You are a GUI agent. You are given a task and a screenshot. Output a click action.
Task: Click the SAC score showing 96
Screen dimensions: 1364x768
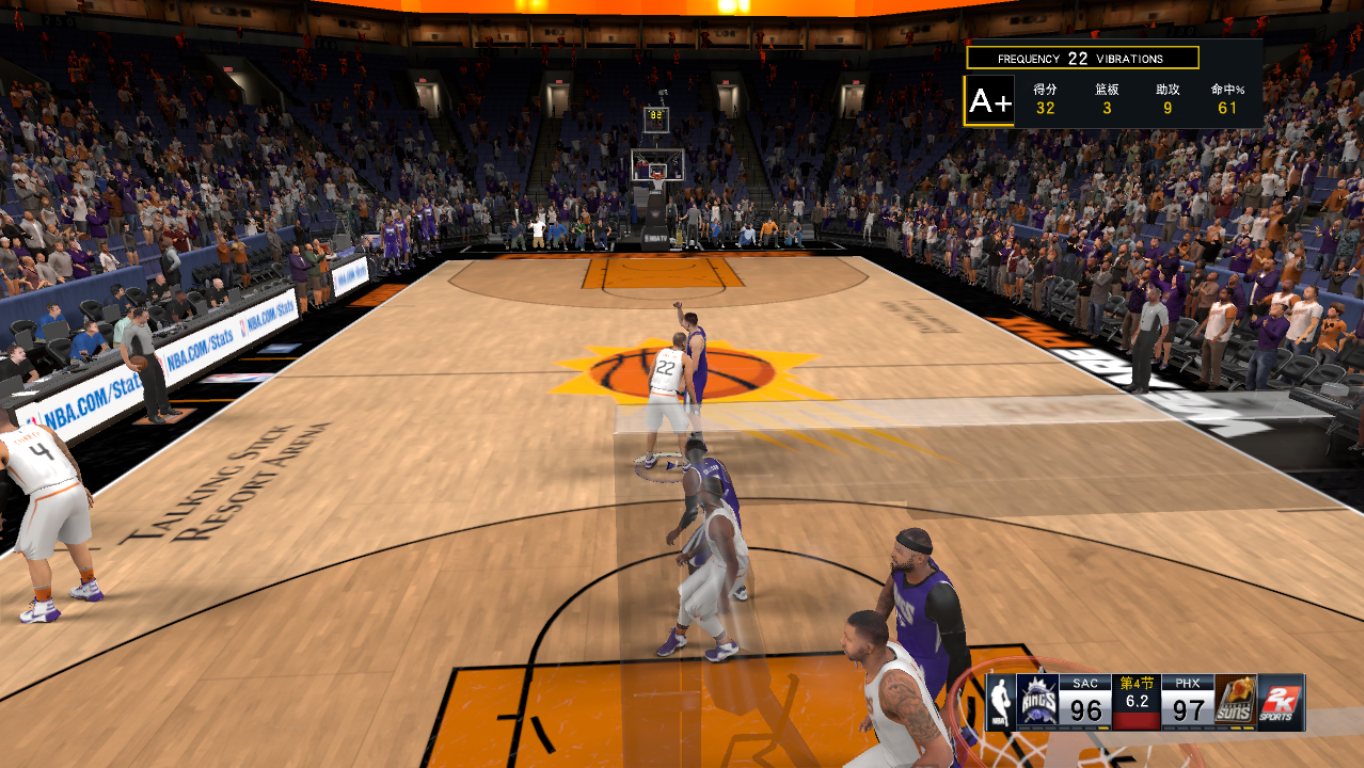pos(1086,707)
